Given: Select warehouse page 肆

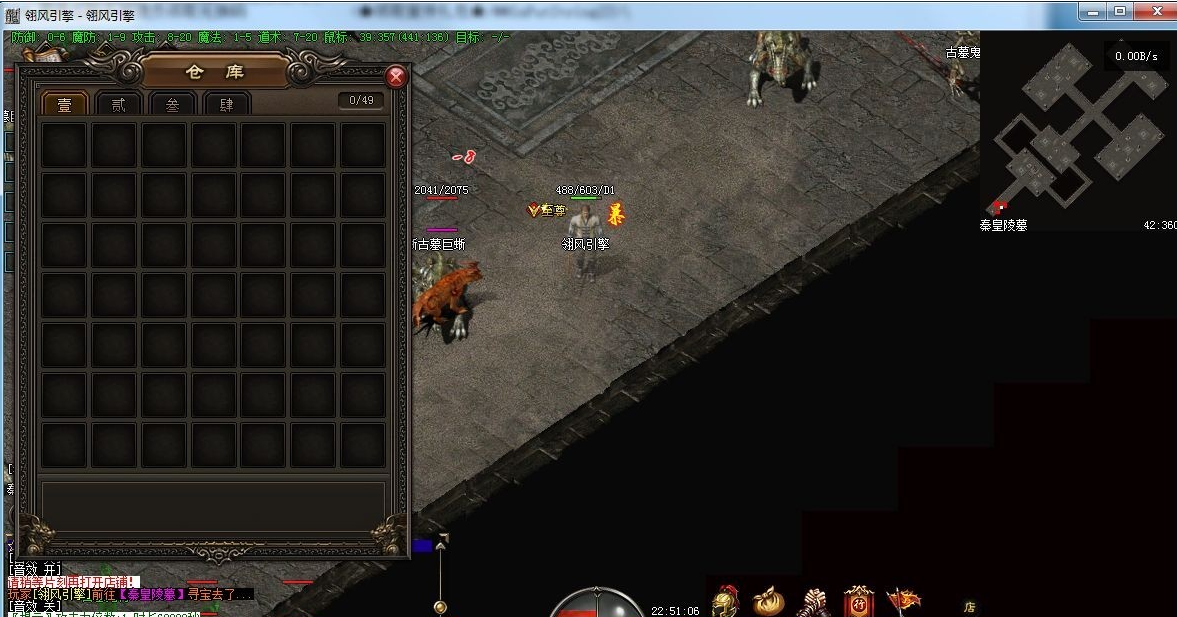Looking at the screenshot, I should pos(226,103).
